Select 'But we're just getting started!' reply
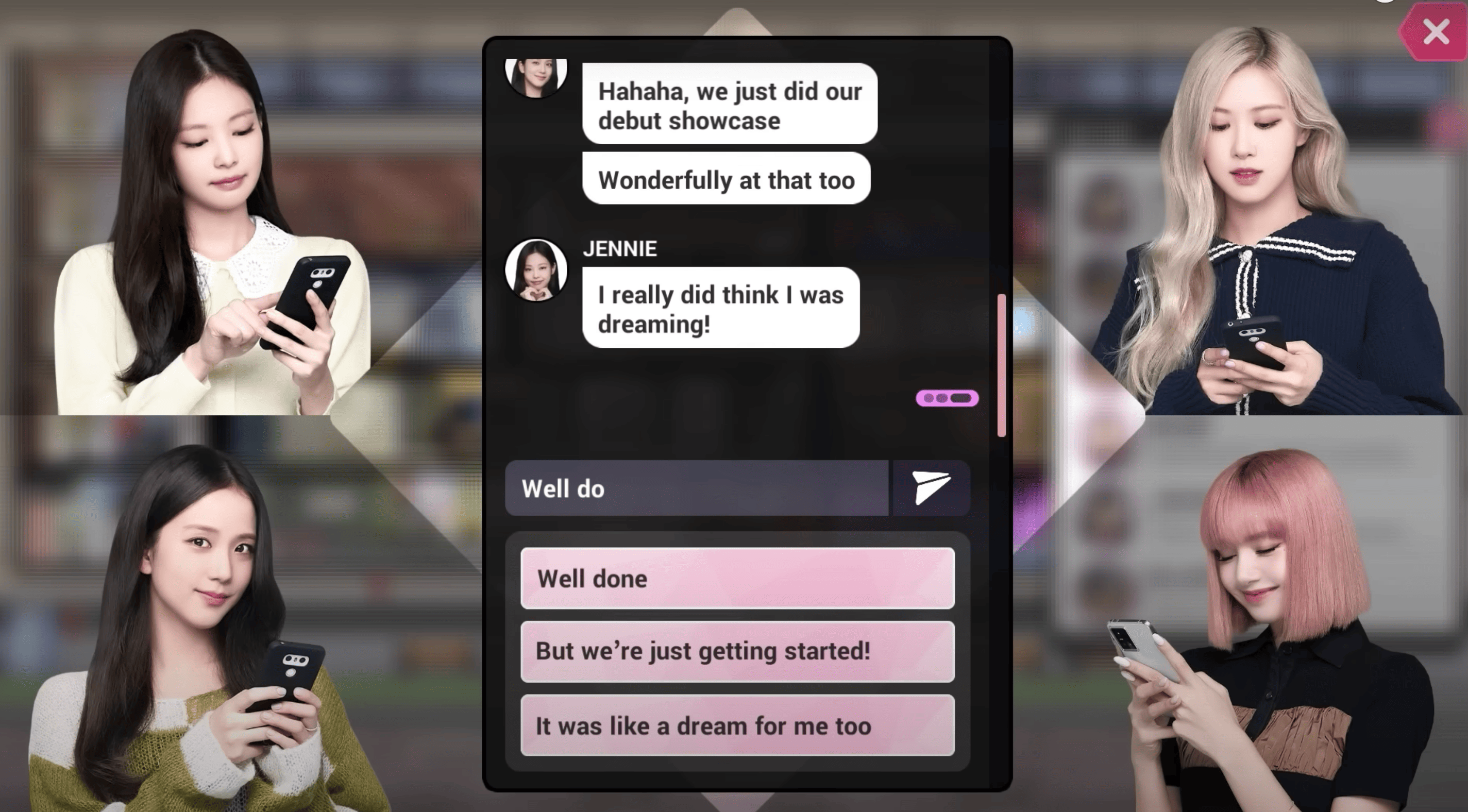Image resolution: width=1468 pixels, height=812 pixels. (x=737, y=651)
